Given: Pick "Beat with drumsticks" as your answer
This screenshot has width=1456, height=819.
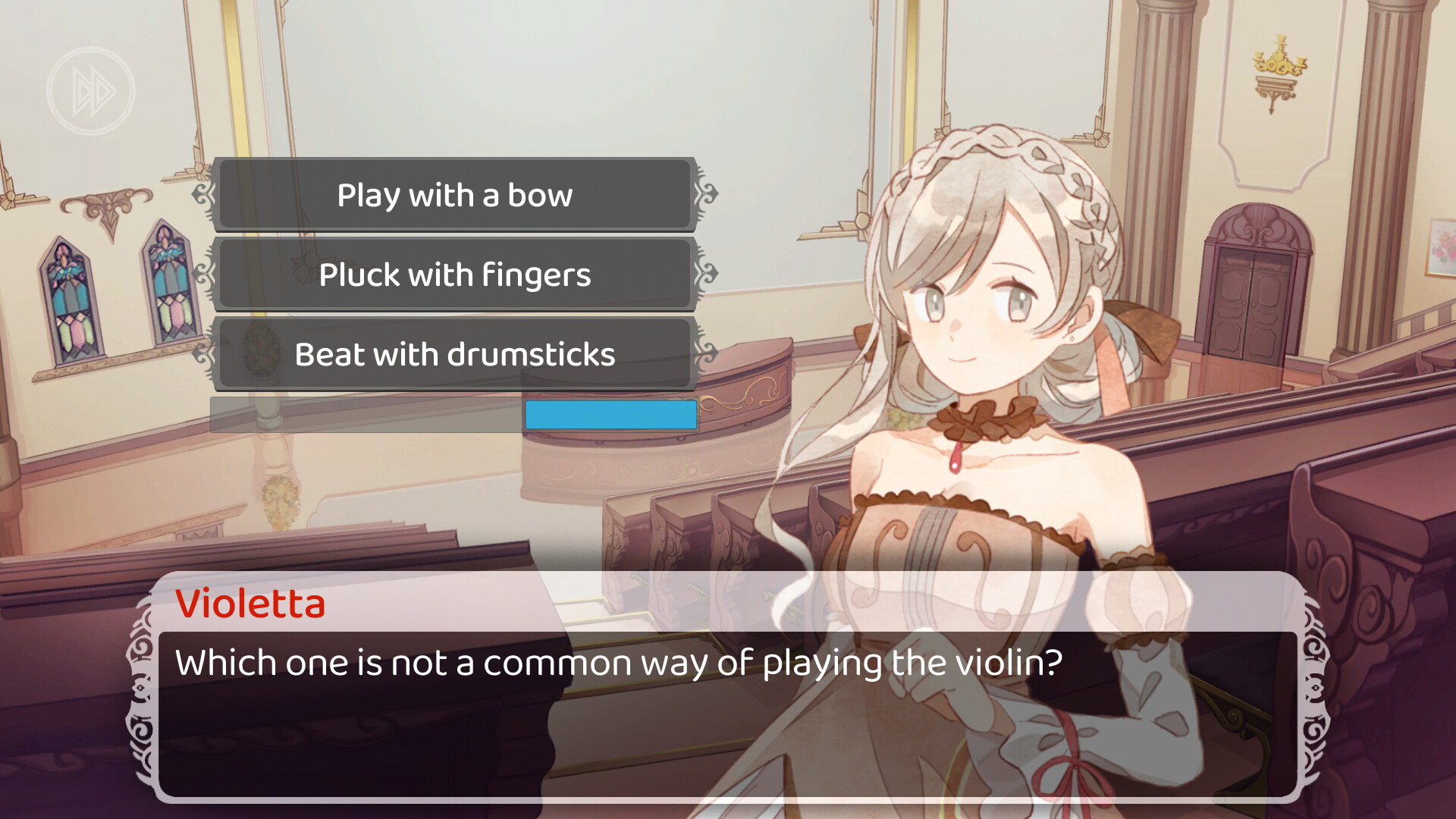Looking at the screenshot, I should click(x=455, y=354).
